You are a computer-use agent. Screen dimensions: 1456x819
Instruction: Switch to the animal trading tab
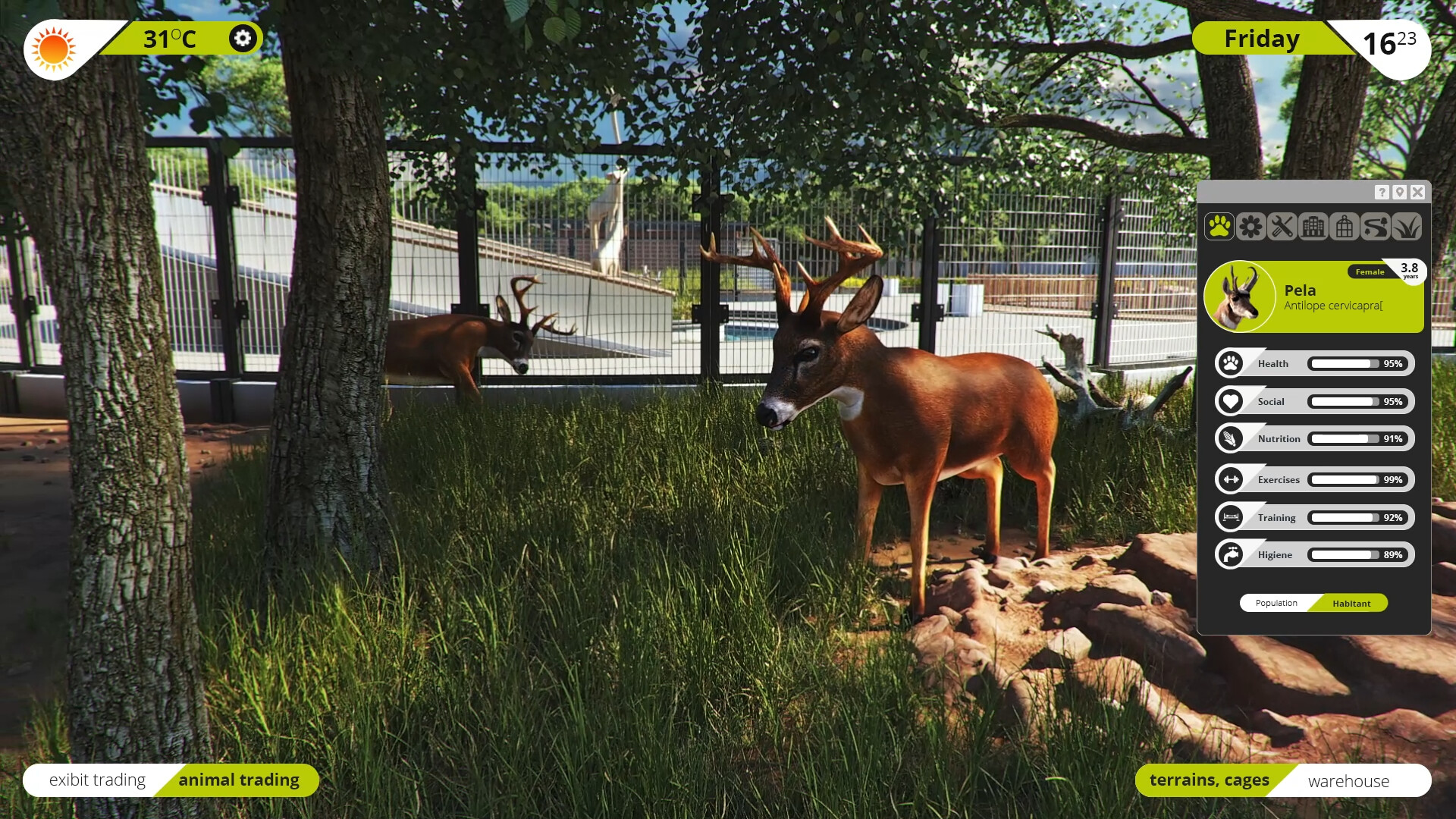click(239, 780)
